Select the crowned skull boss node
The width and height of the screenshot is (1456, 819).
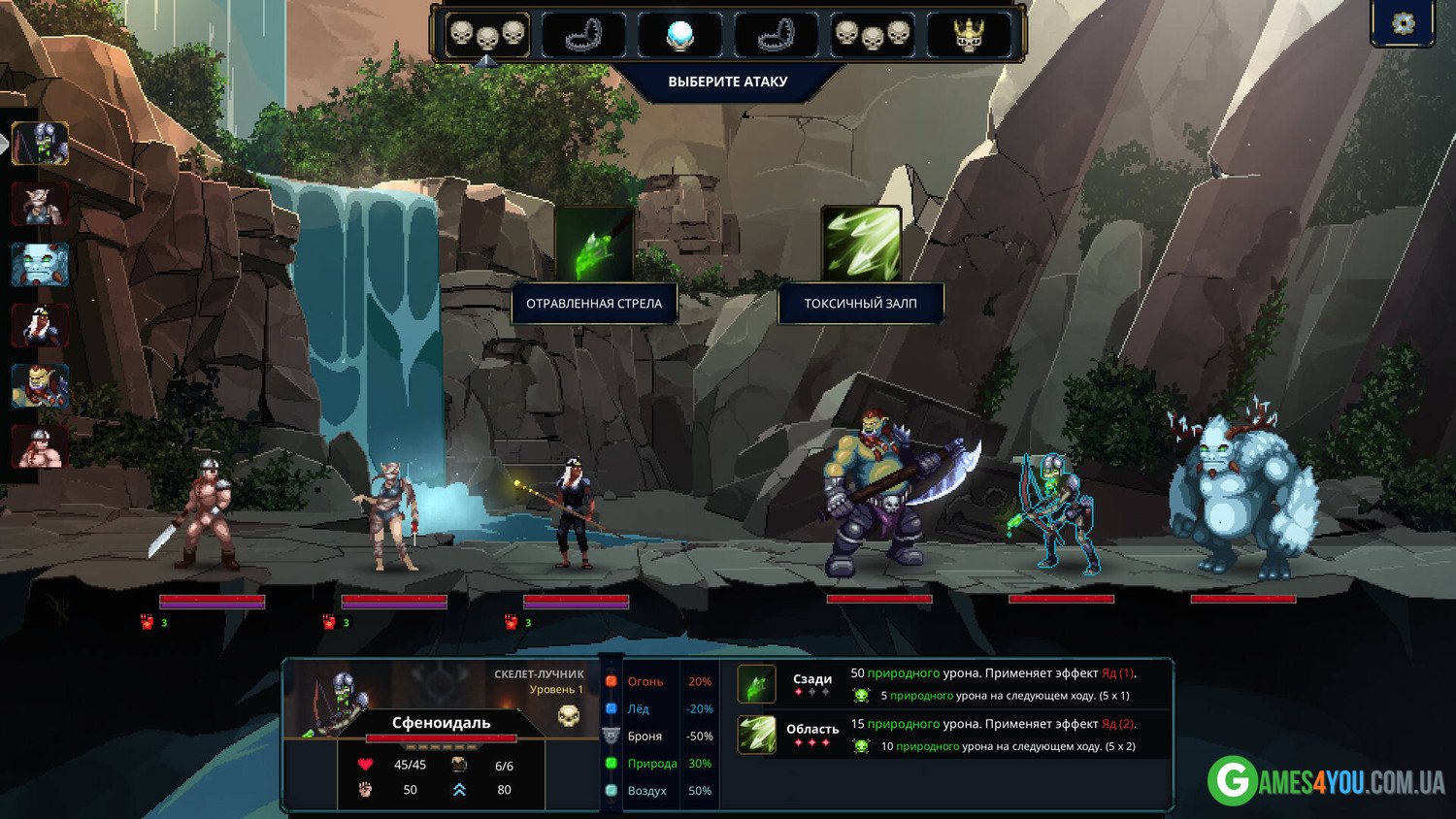tap(969, 35)
